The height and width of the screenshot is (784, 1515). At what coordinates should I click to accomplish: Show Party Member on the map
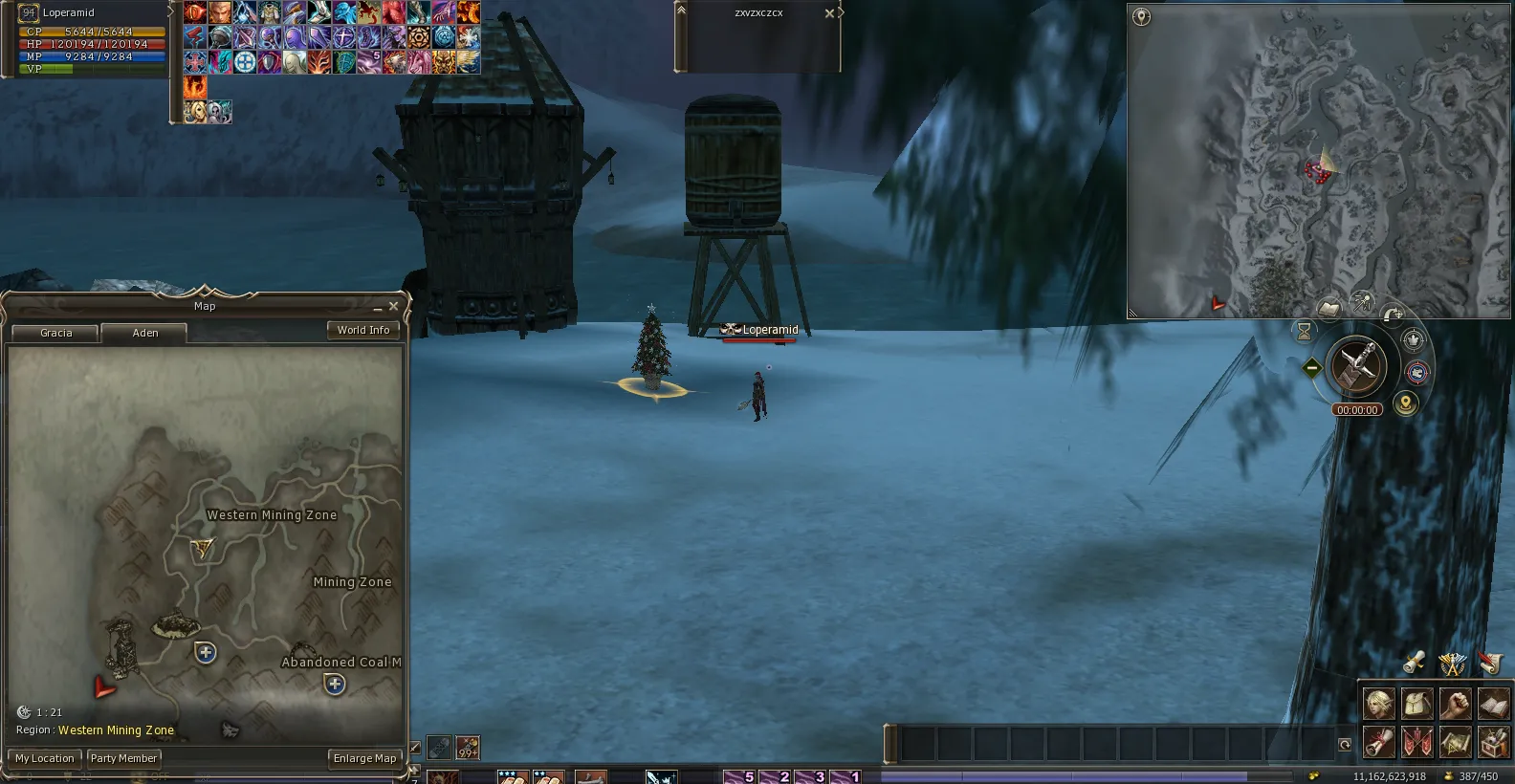[123, 758]
